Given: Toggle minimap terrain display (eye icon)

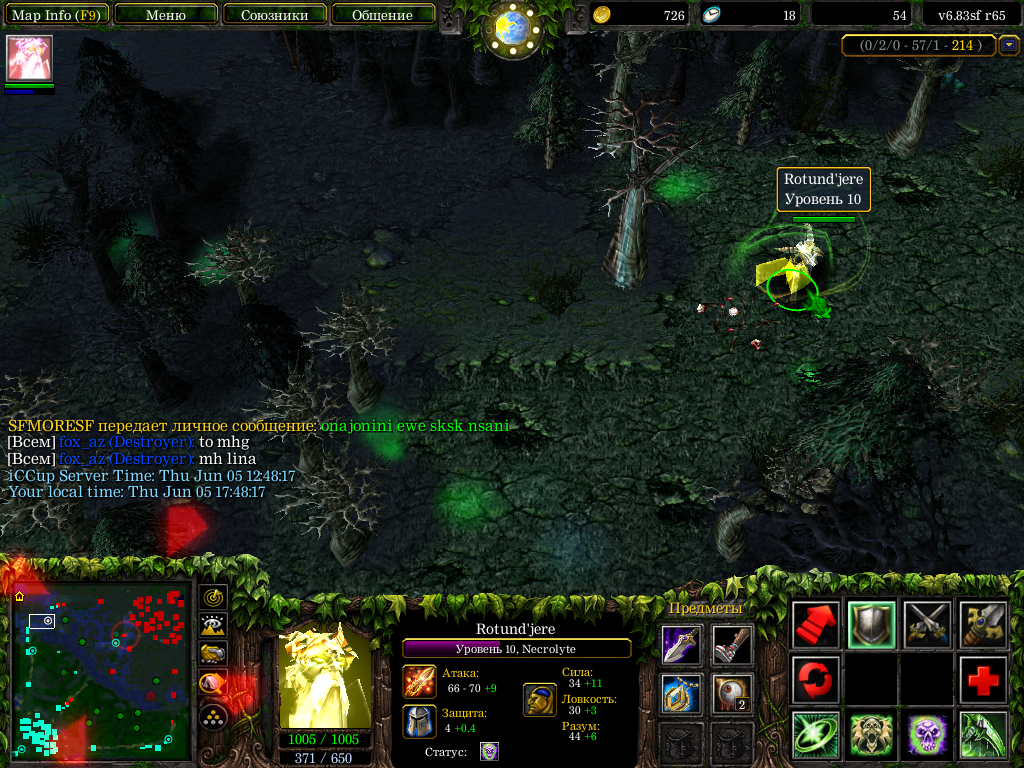Looking at the screenshot, I should click(213, 626).
